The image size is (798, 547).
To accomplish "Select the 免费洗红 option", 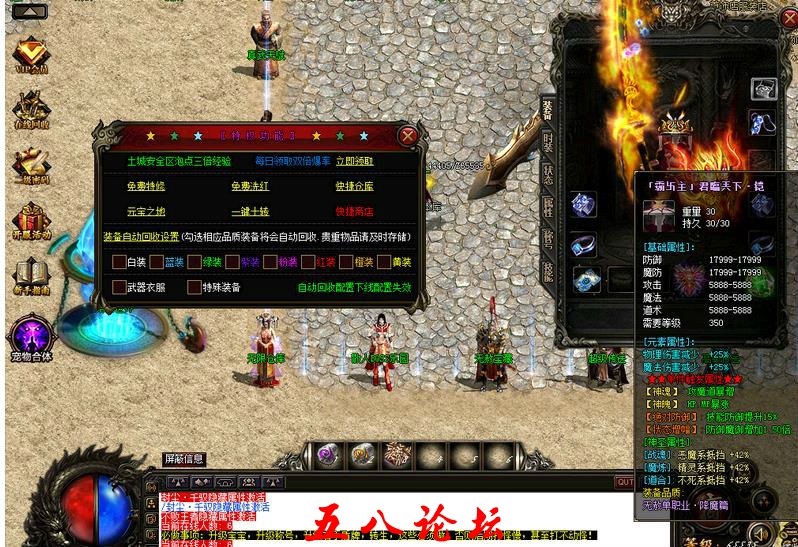I will pos(249,186).
